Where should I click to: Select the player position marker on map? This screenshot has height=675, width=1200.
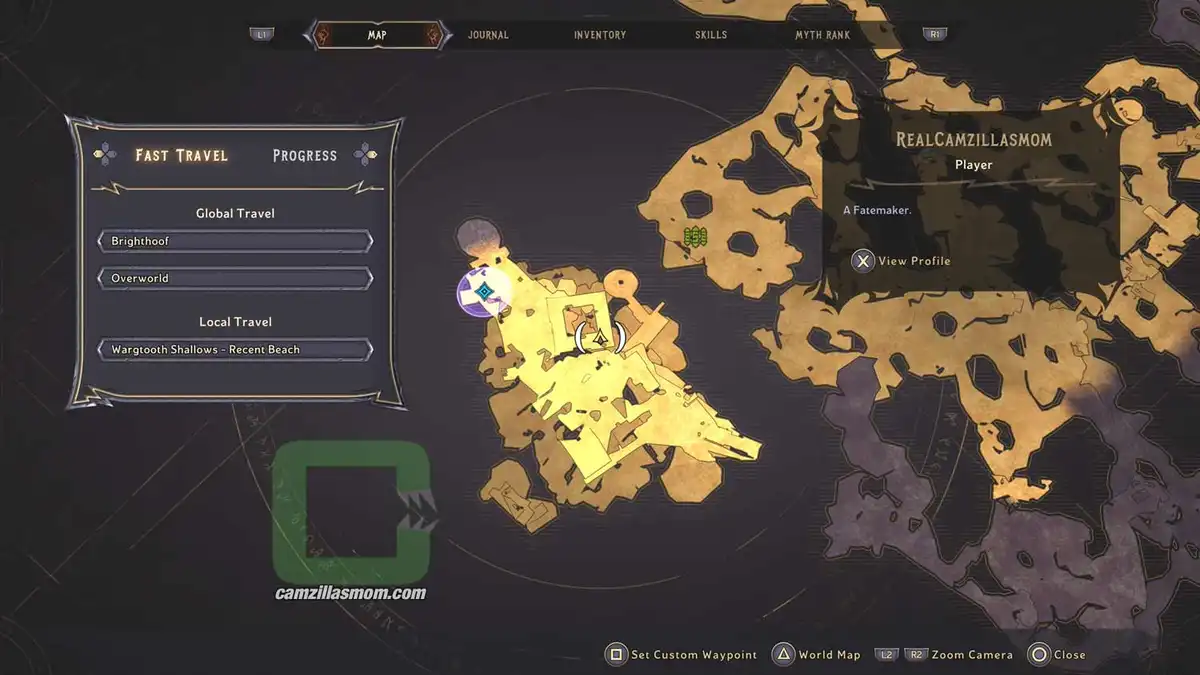click(x=600, y=338)
